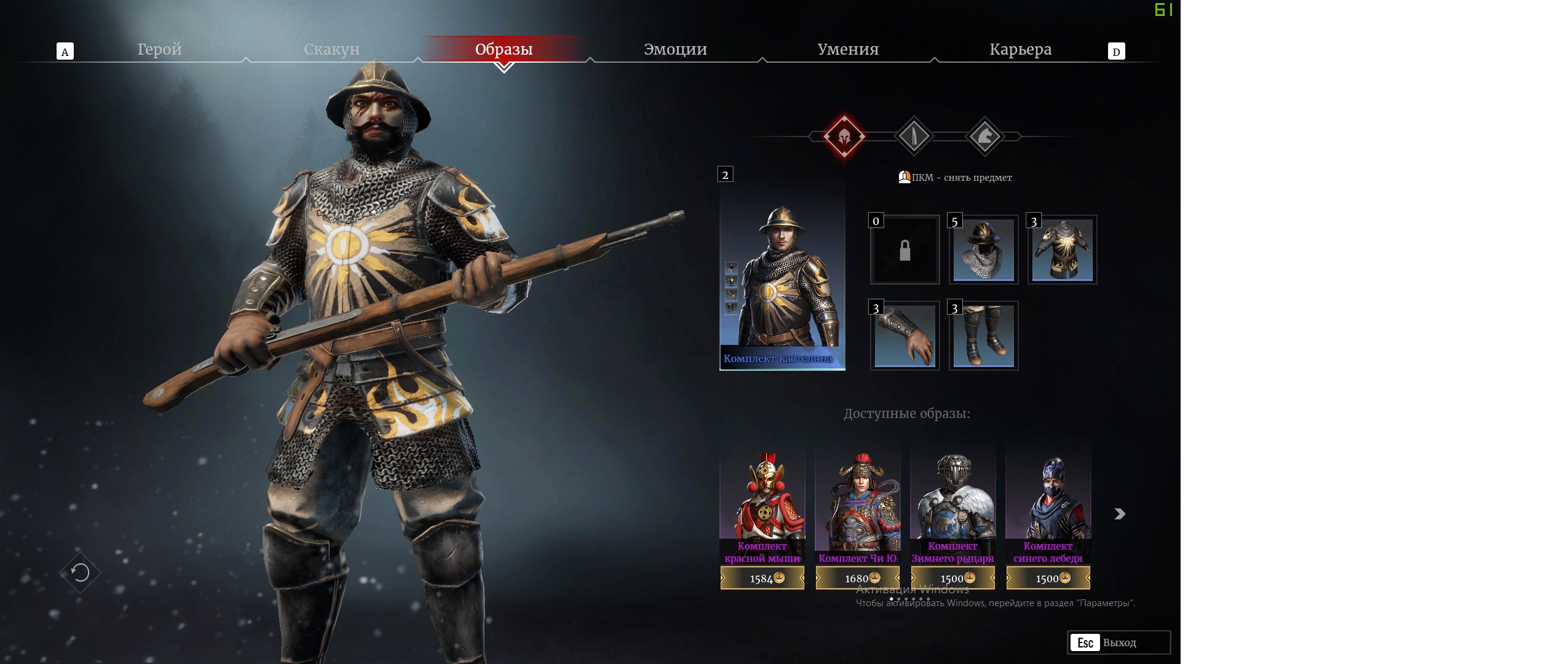Select the sun chest armor slot
This screenshot has height=664, width=1568.
point(1062,250)
